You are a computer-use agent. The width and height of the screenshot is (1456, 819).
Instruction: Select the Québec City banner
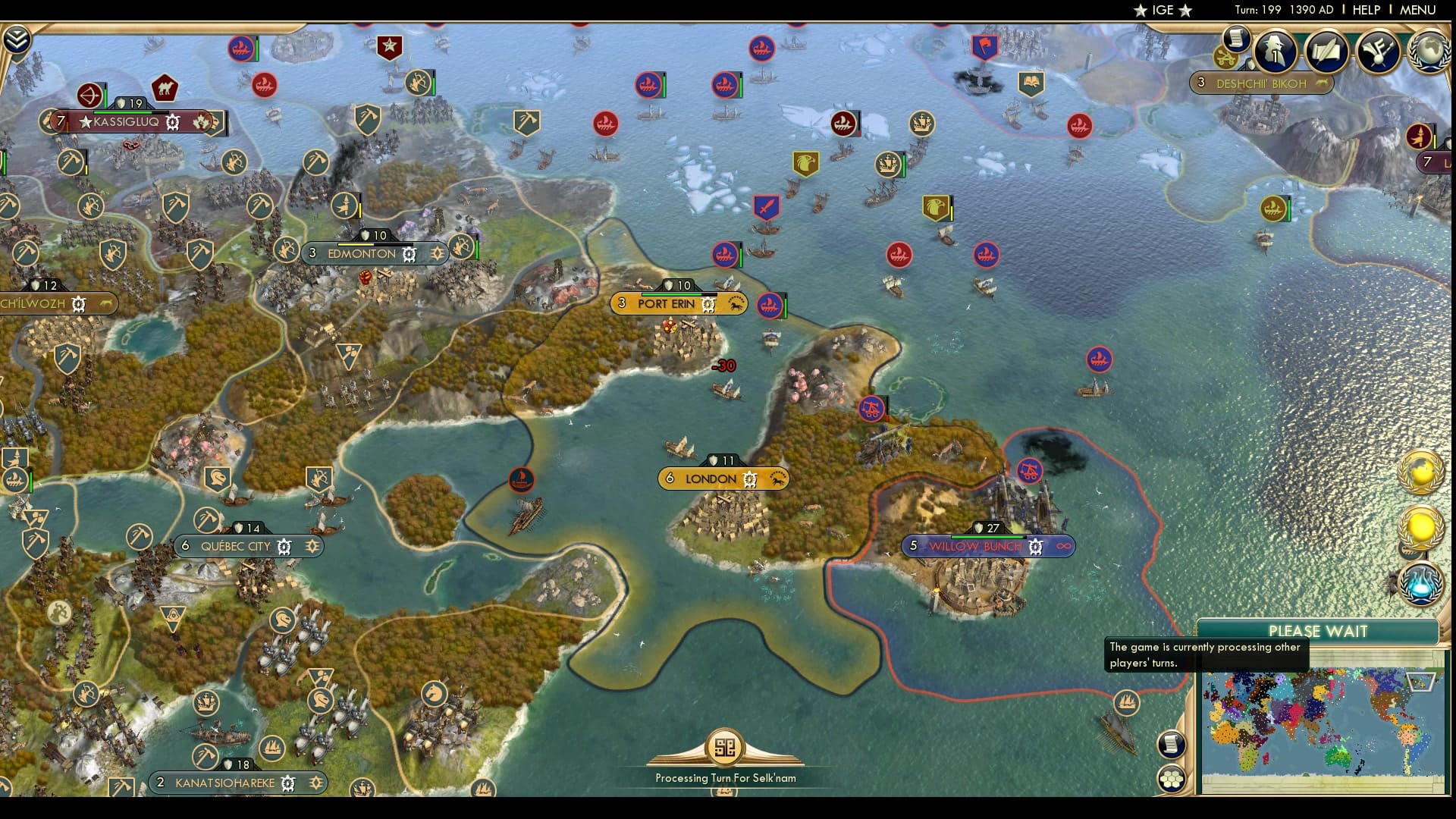(x=237, y=546)
